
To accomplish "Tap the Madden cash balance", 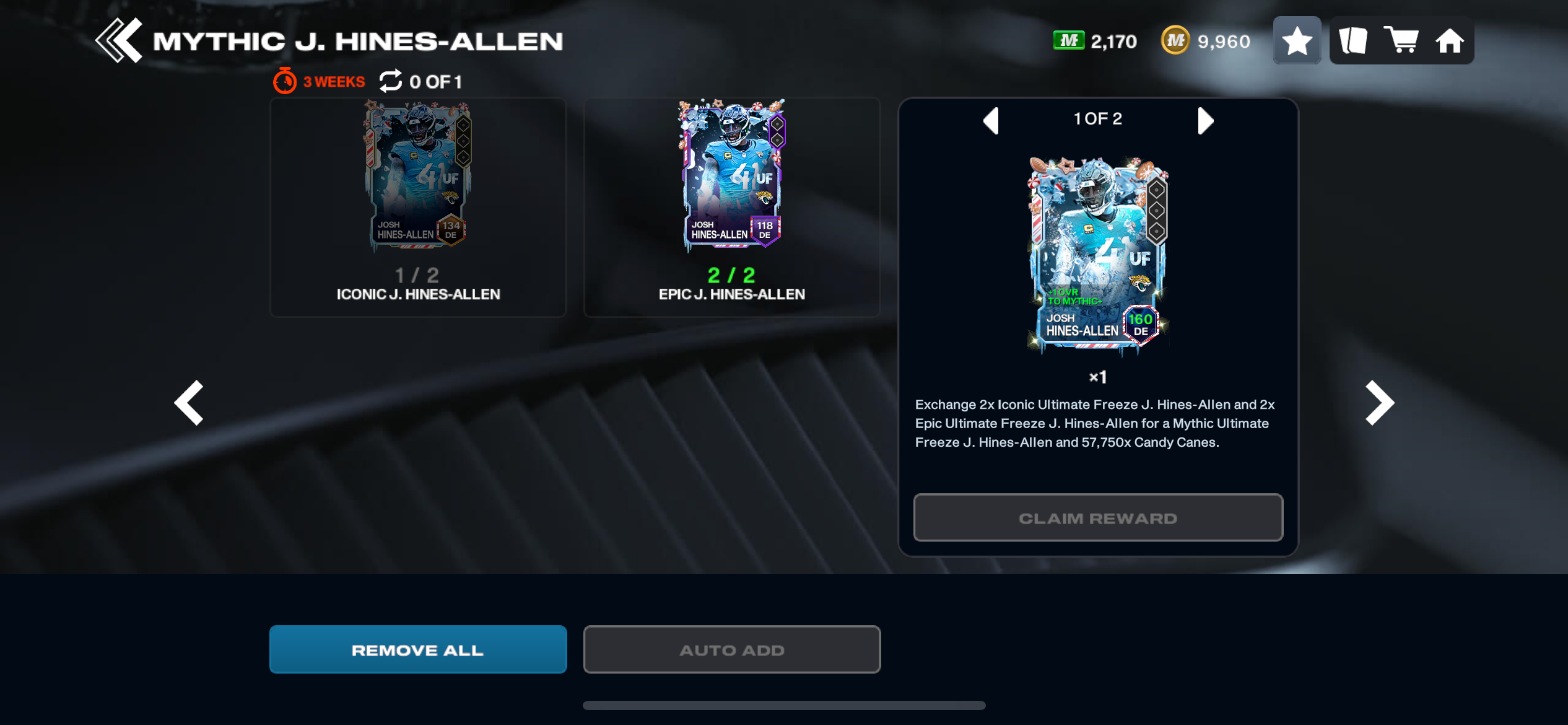I will tap(1095, 41).
